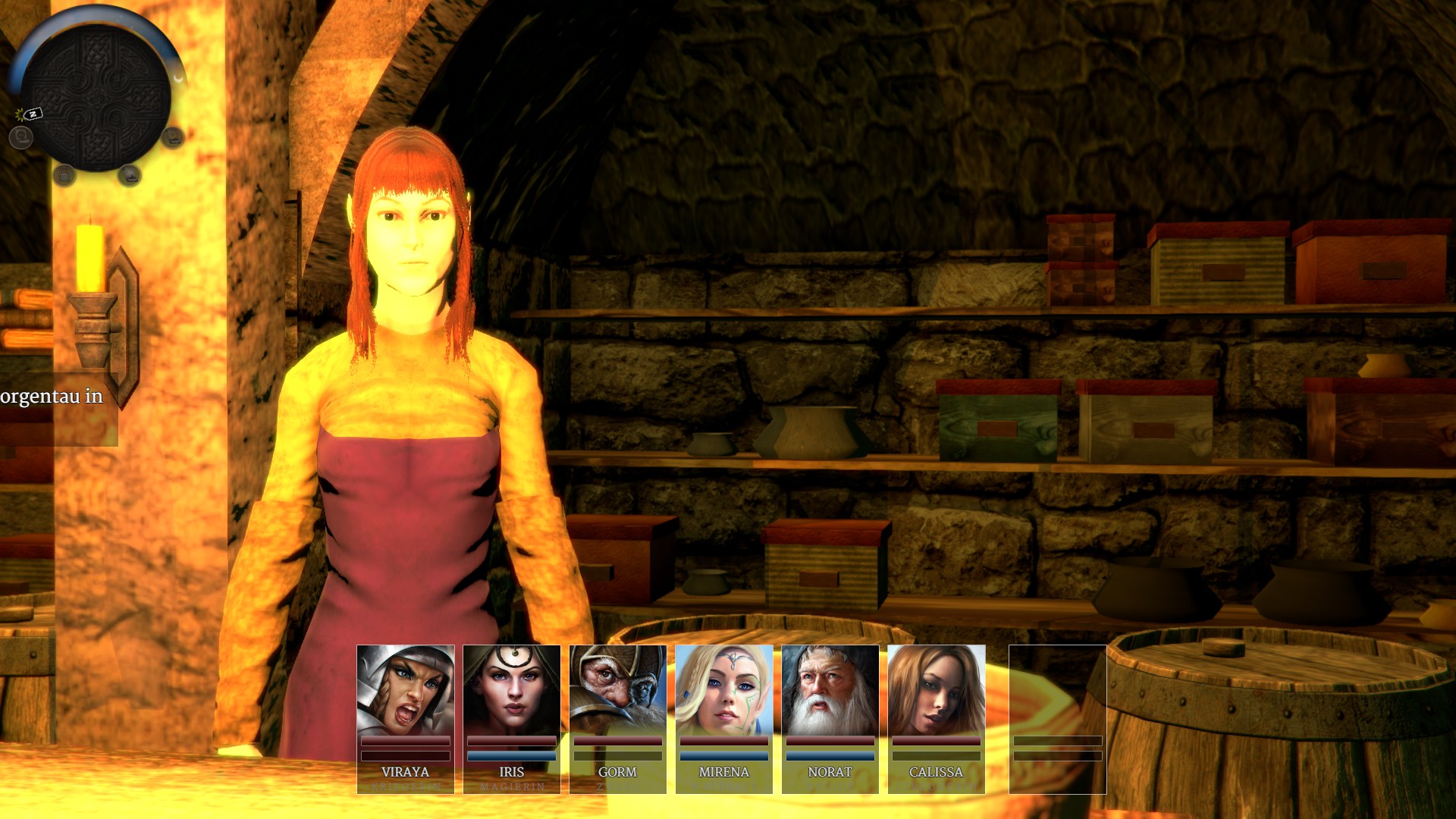Select Viraya's party portrait
Image resolution: width=1456 pixels, height=819 pixels.
point(405,690)
